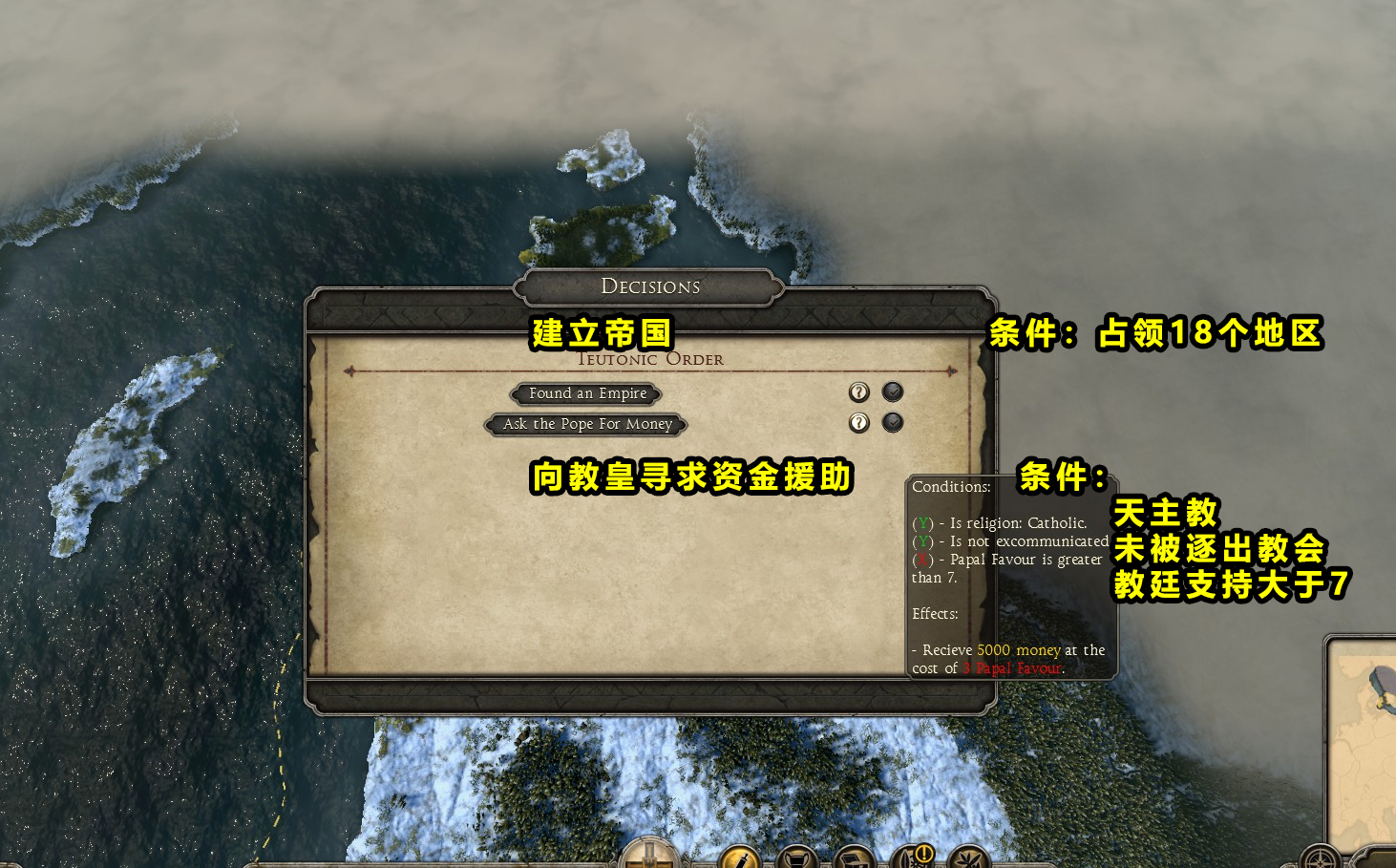This screenshot has height=868, width=1396.
Task: Click the faction crest emblem button
Action: (x=650, y=856)
